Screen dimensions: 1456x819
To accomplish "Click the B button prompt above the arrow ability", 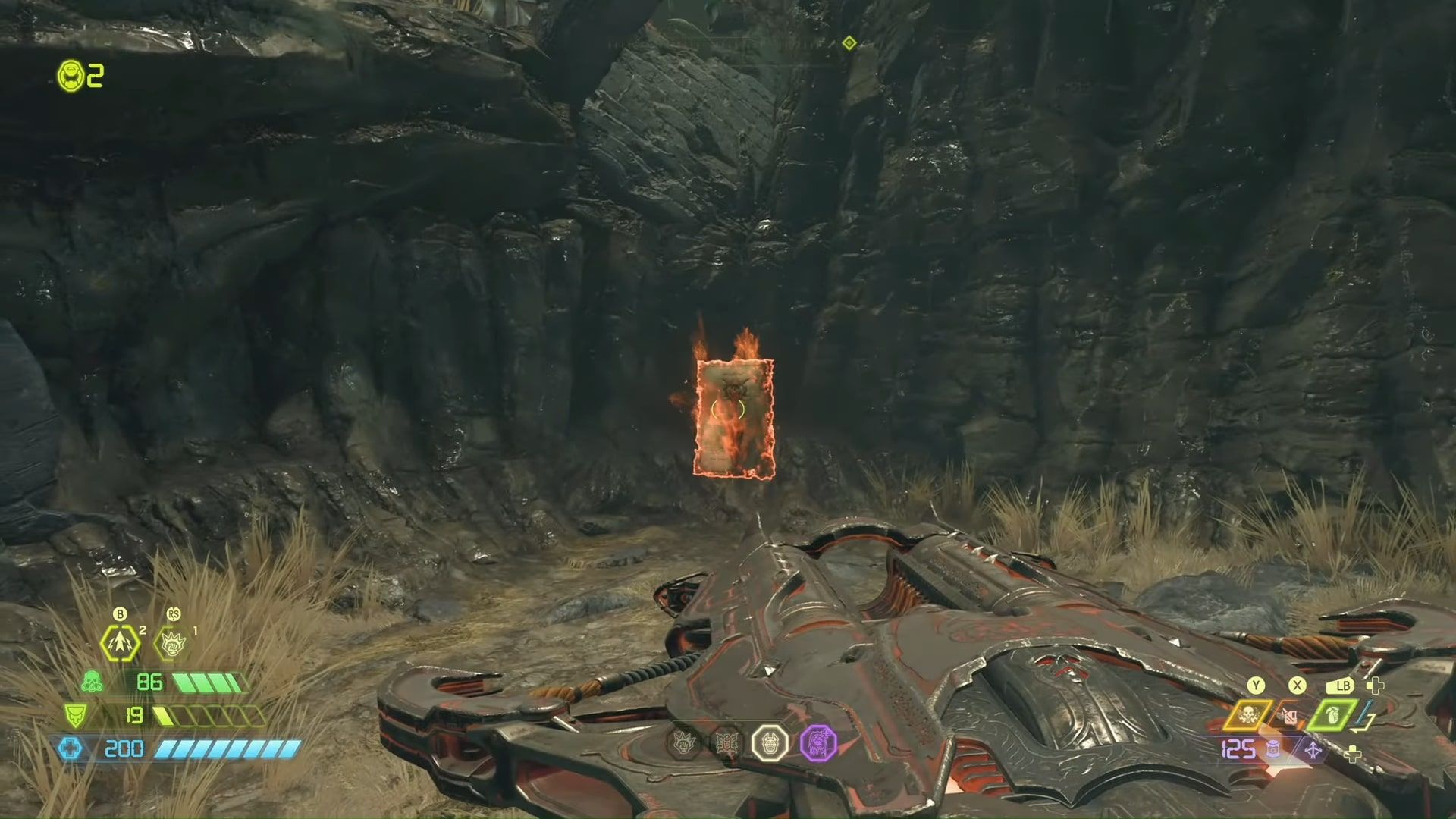I will tap(120, 614).
